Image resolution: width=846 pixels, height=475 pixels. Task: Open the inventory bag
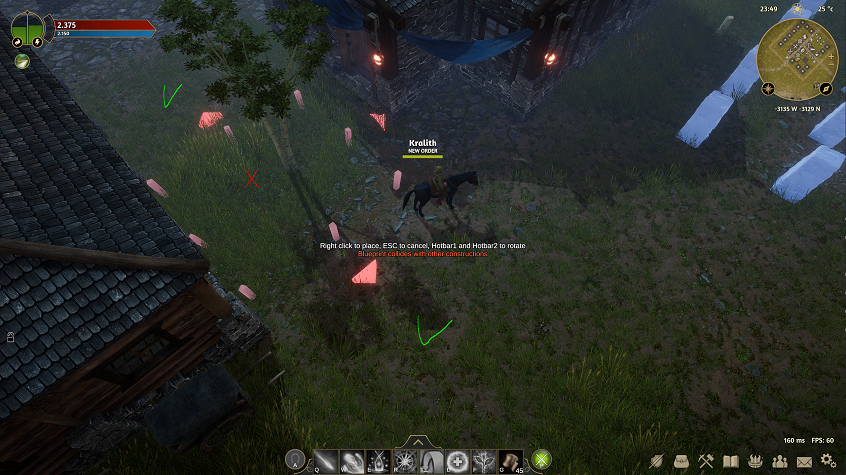(682, 461)
